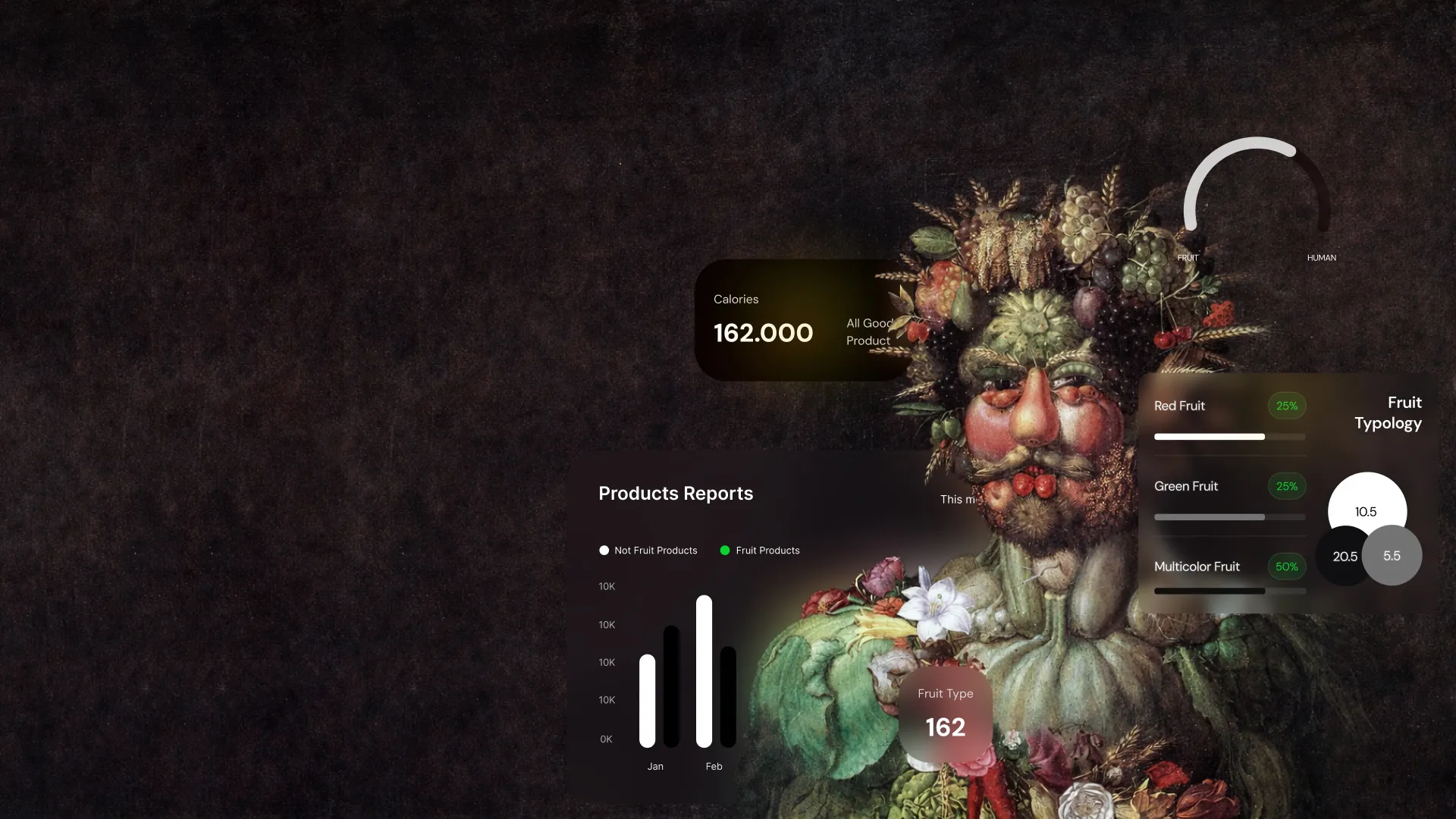Click the gray 5.5 bubble in Fruit Typology
This screenshot has height=819, width=1456.
click(1392, 556)
